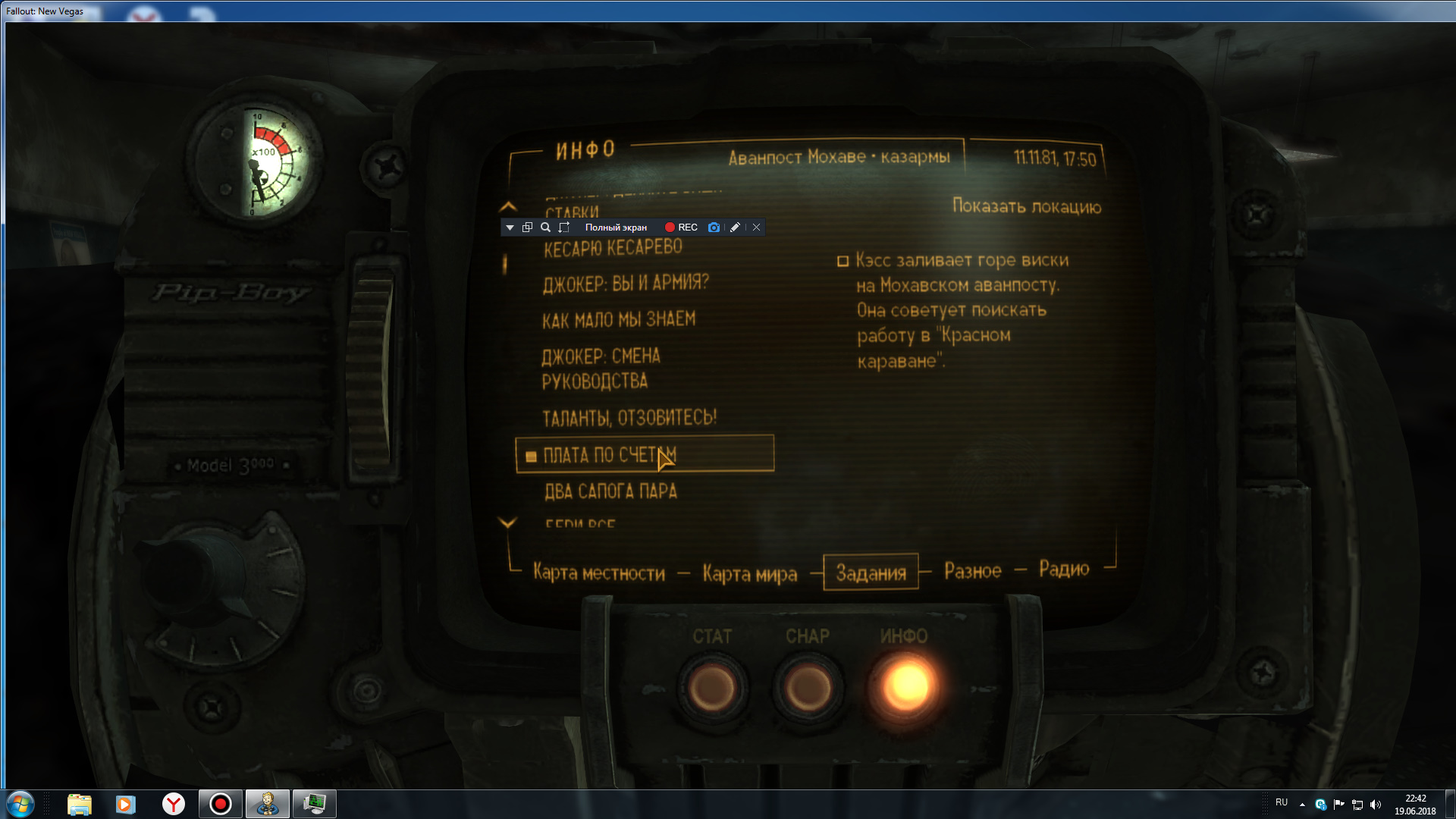The width and height of the screenshot is (1456, 819).
Task: Activate the СНАР Pip-Boy button
Action: 807,688
